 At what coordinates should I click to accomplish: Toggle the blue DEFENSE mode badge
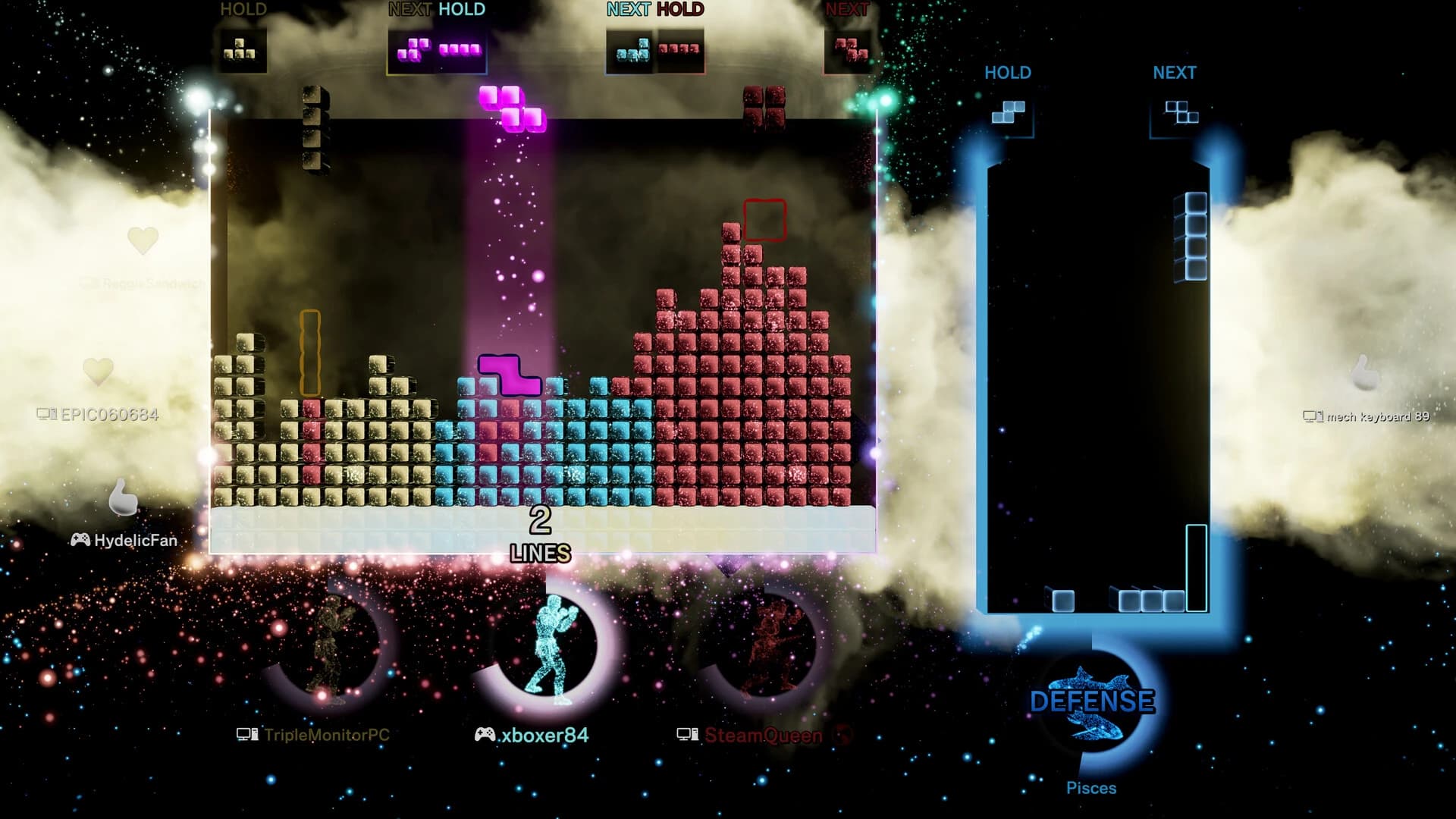pyautogui.click(x=1092, y=701)
